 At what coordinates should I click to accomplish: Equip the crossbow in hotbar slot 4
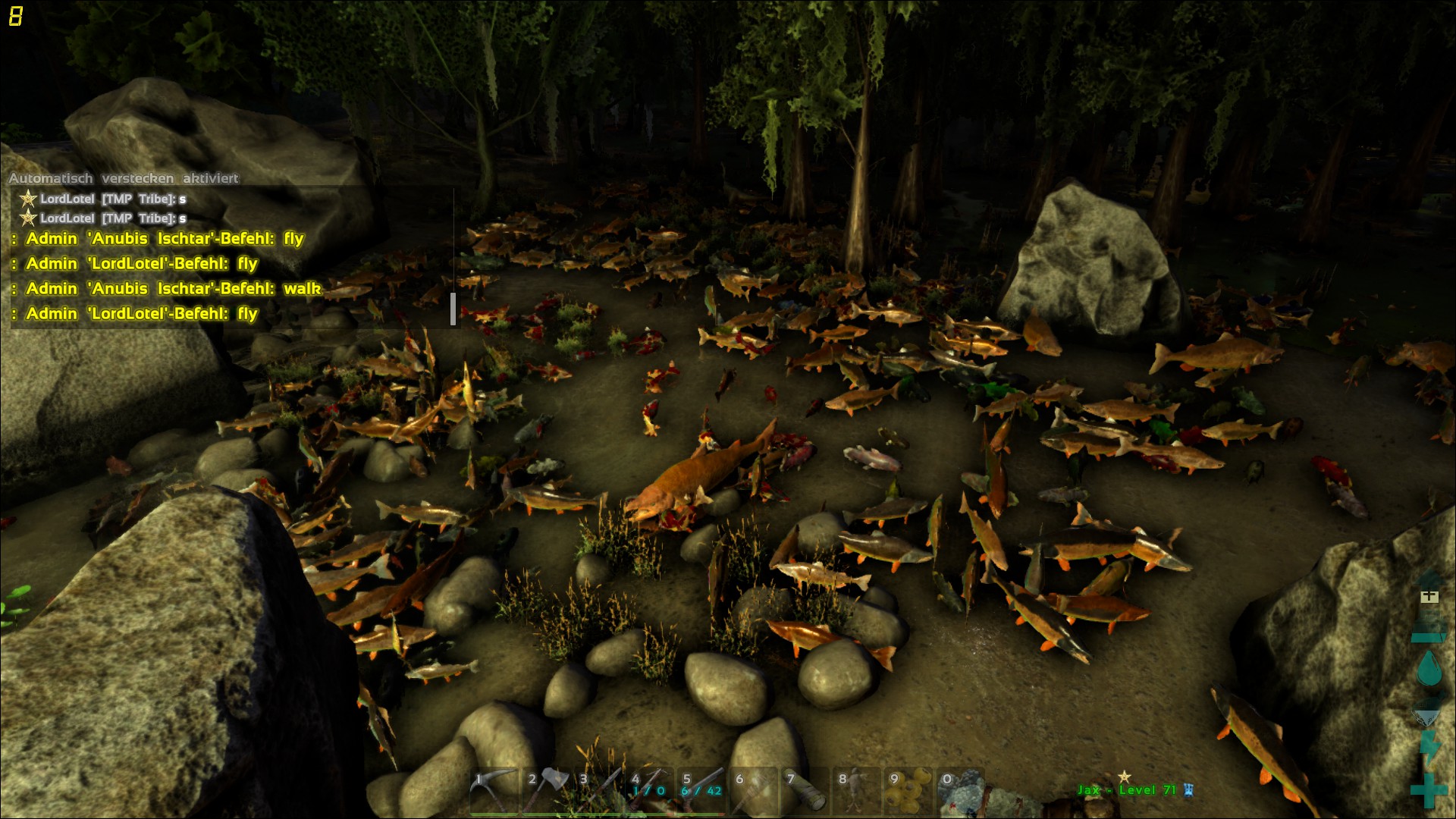click(x=650, y=791)
